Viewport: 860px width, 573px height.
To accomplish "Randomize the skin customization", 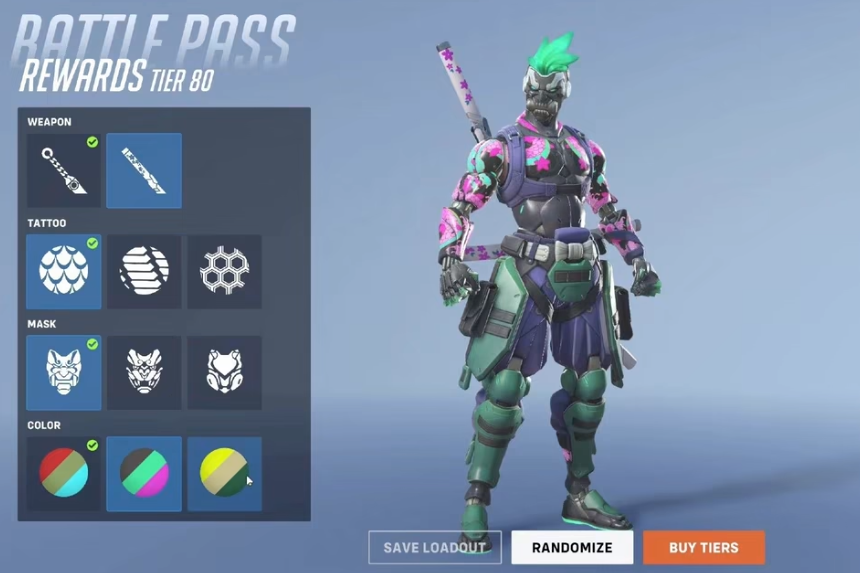I will 572,547.
